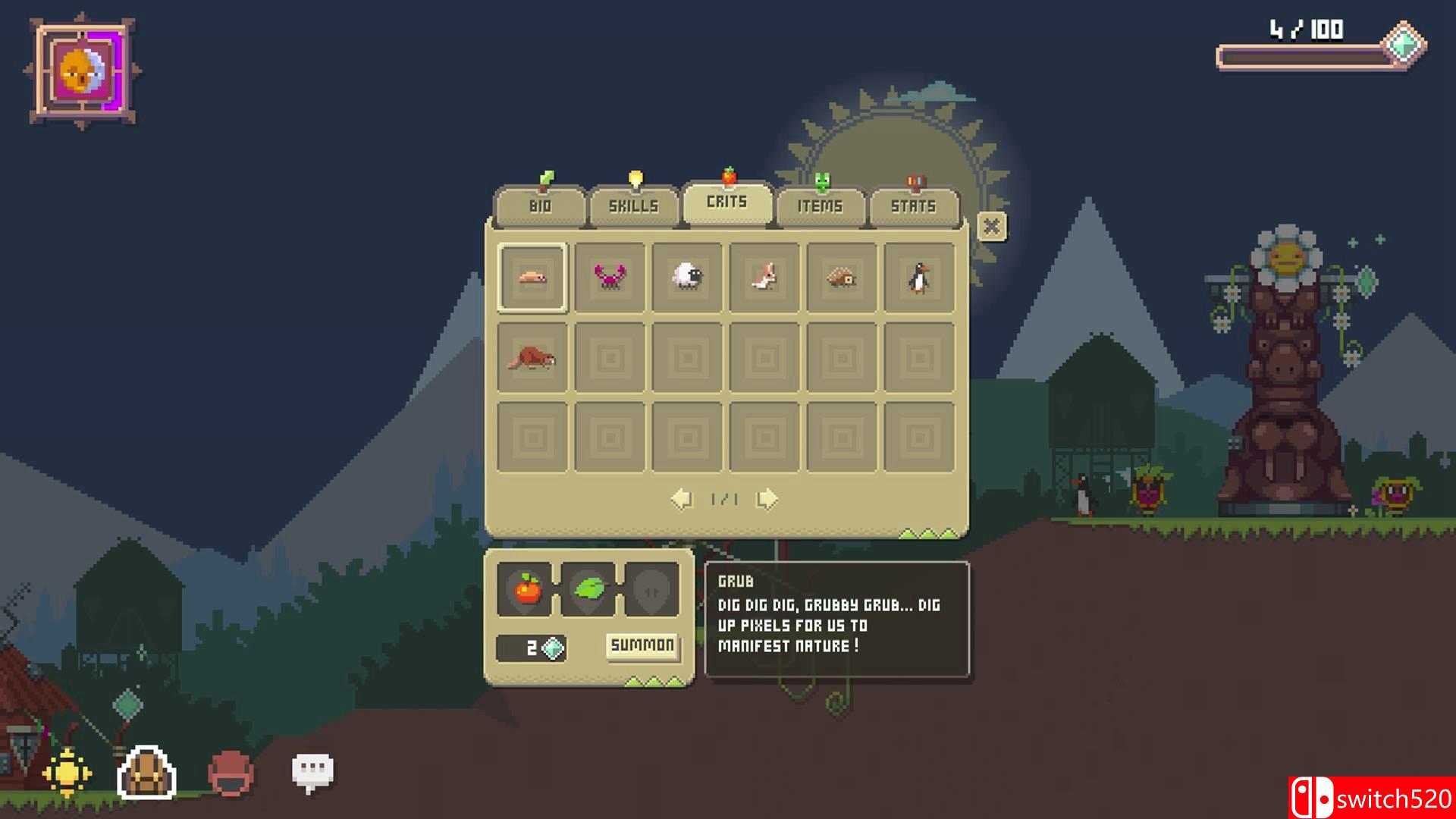Select the hedgehog critter slot
This screenshot has height=819, width=1456.
tap(842, 278)
